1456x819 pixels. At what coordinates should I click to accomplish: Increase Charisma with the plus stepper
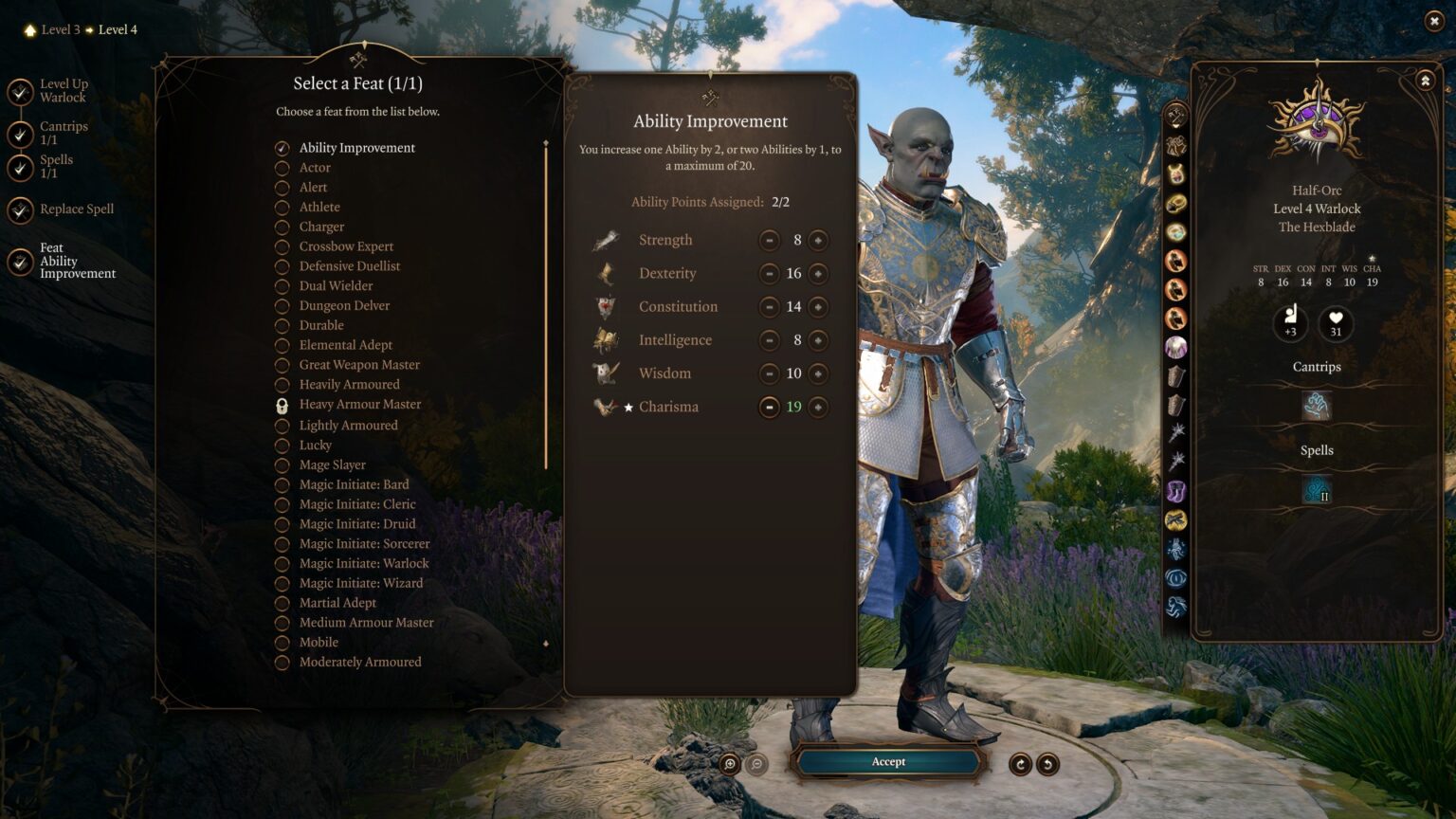(x=819, y=407)
